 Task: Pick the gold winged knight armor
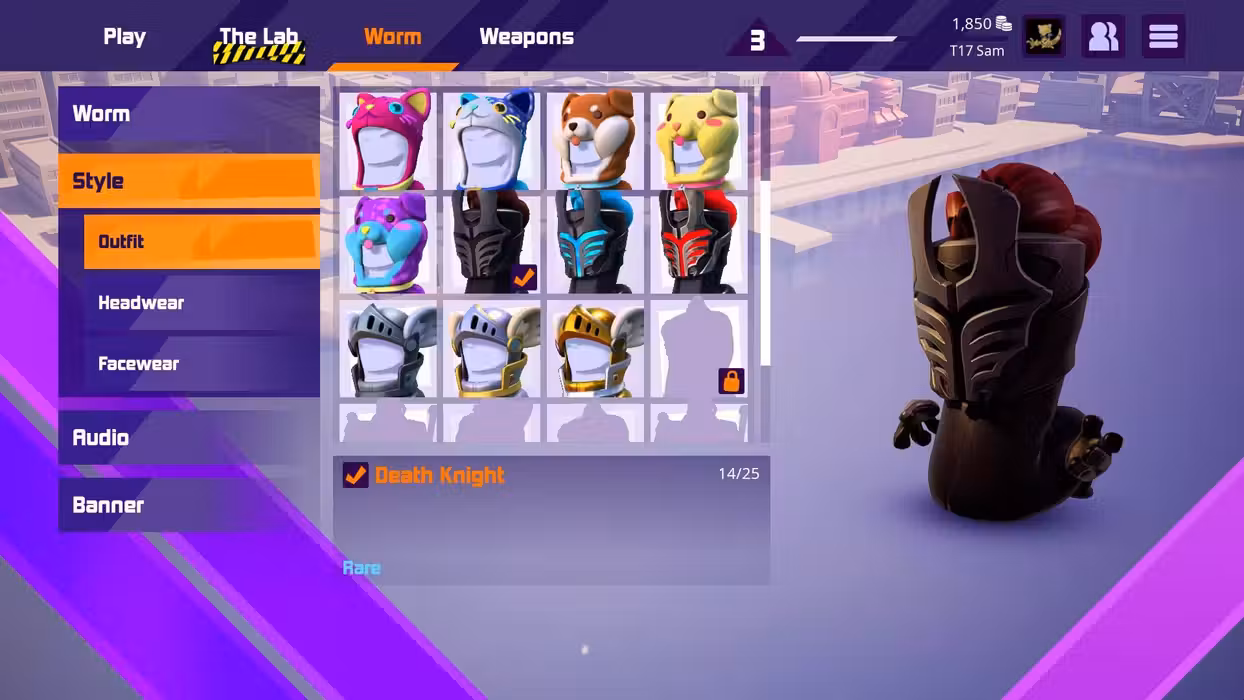[x=595, y=350]
